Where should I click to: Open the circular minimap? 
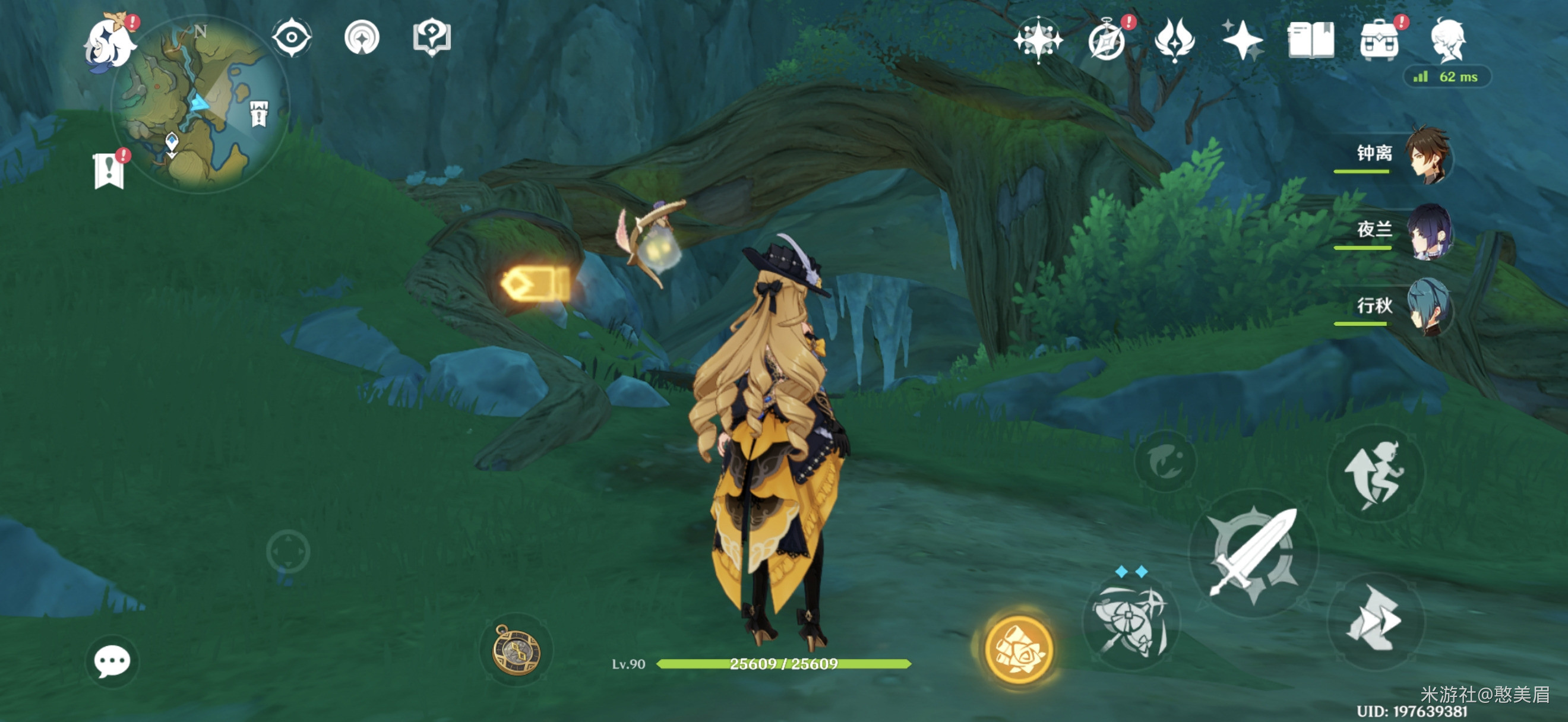pyautogui.click(x=200, y=104)
